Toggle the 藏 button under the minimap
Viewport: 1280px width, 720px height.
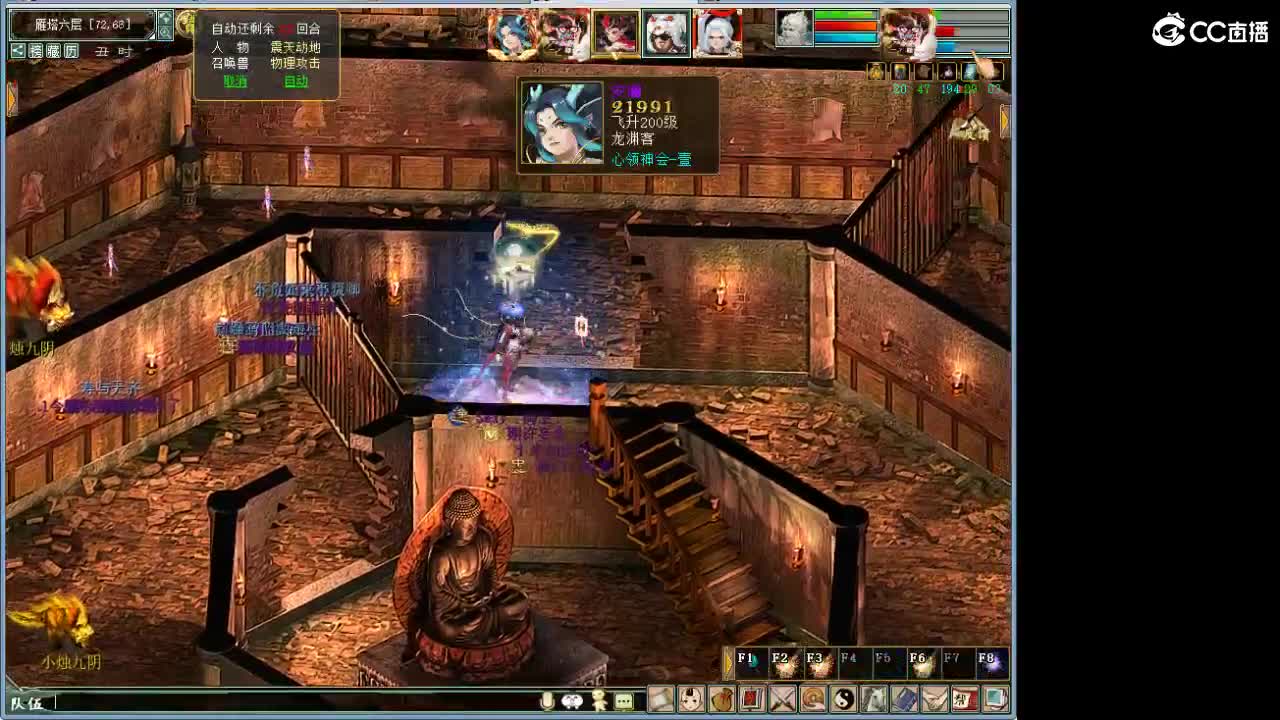[x=54, y=51]
